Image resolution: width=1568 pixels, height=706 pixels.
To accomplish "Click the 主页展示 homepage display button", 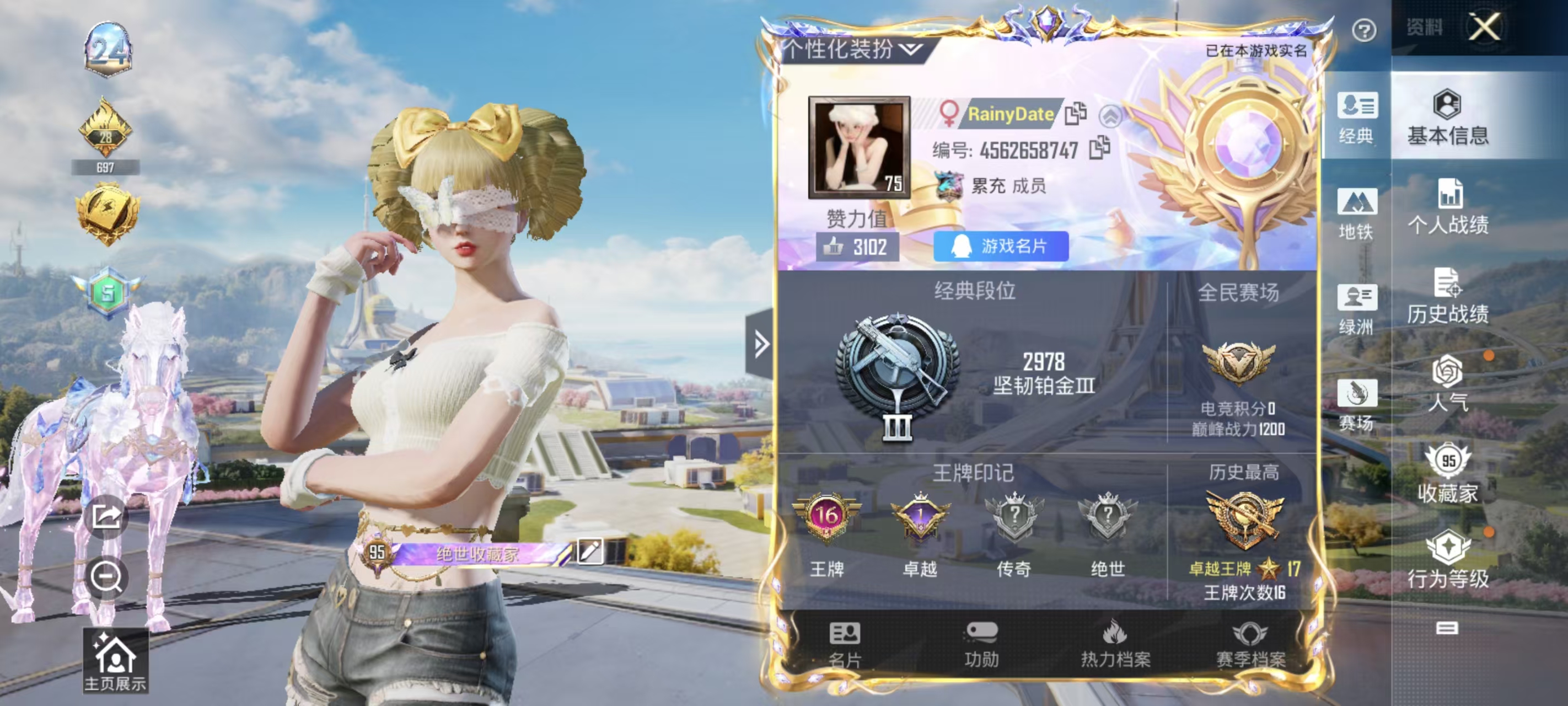I will tap(115, 661).
